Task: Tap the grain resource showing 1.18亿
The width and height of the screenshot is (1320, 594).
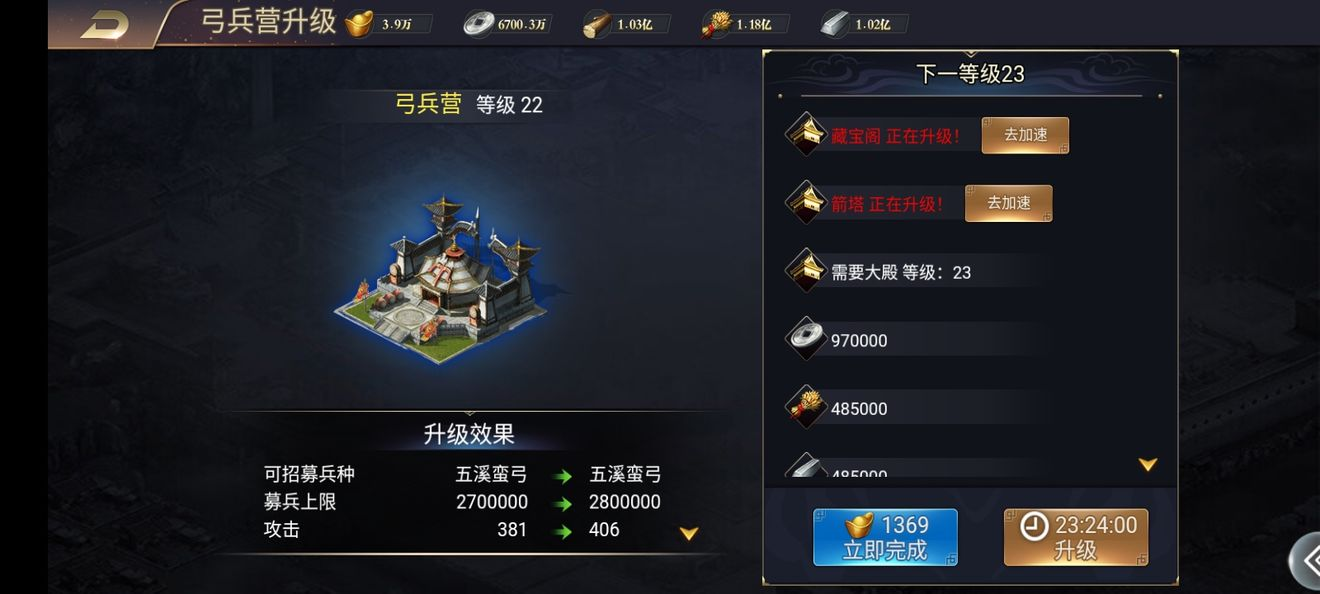Action: [740, 24]
